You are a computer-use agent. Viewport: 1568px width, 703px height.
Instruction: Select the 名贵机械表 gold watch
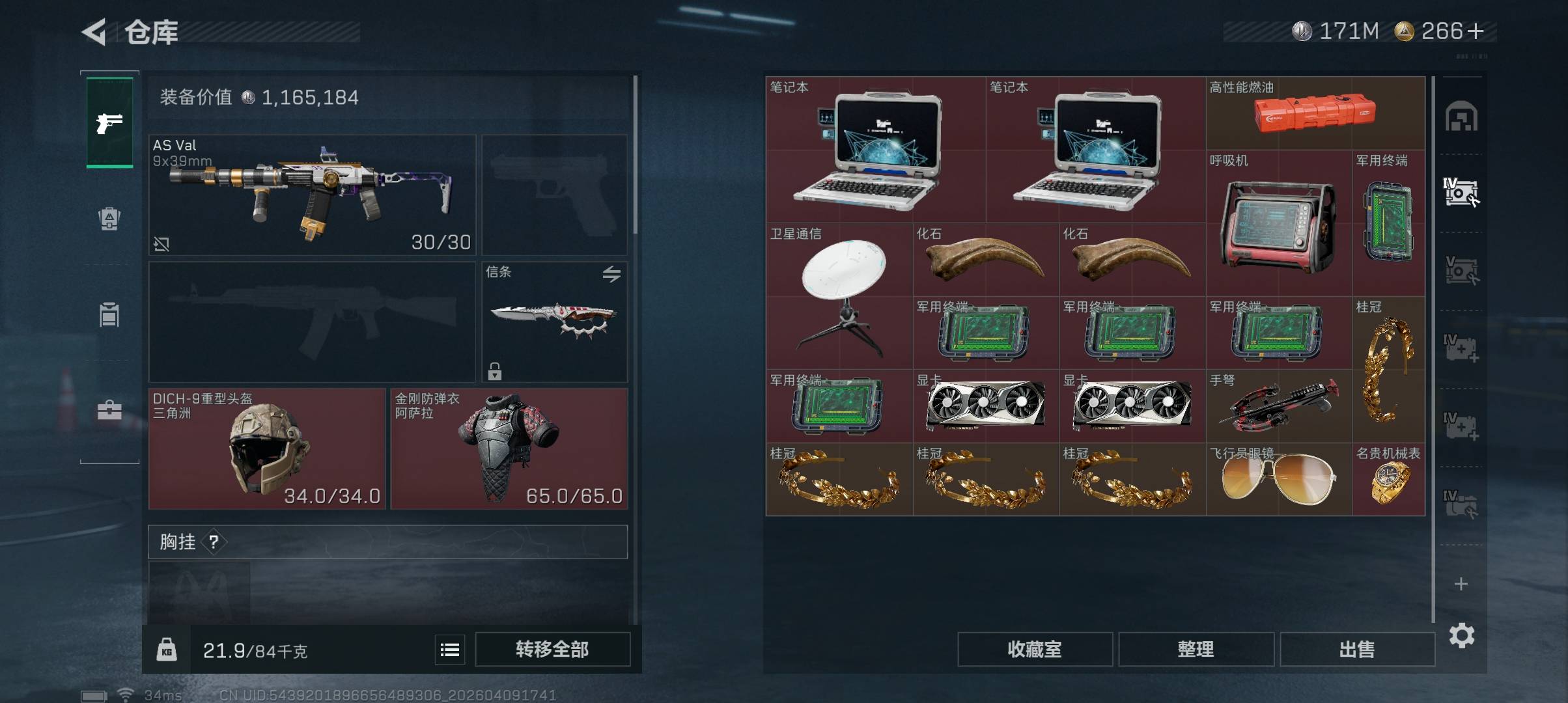point(1388,480)
